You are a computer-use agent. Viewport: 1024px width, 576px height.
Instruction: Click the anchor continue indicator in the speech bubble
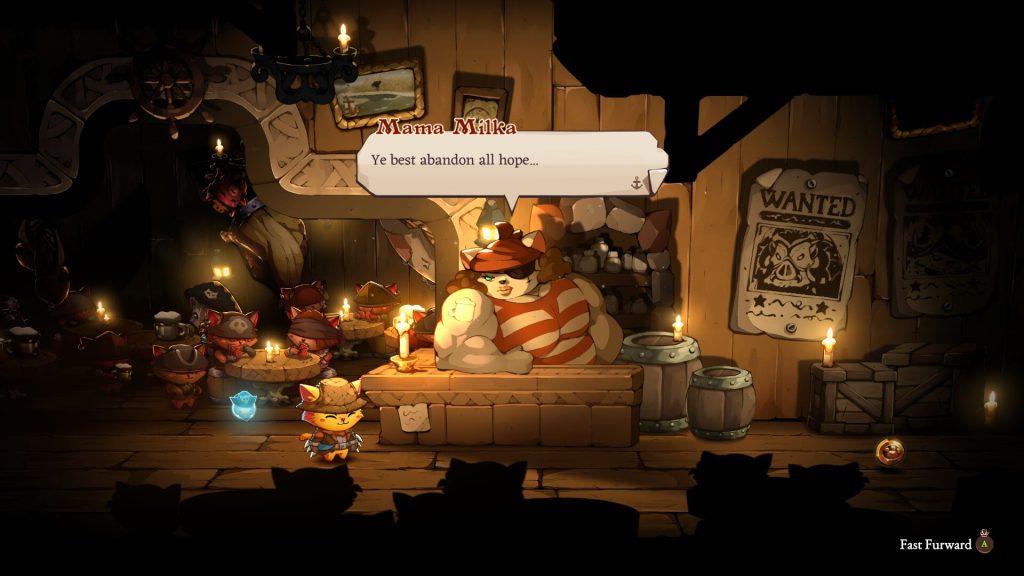[636, 182]
